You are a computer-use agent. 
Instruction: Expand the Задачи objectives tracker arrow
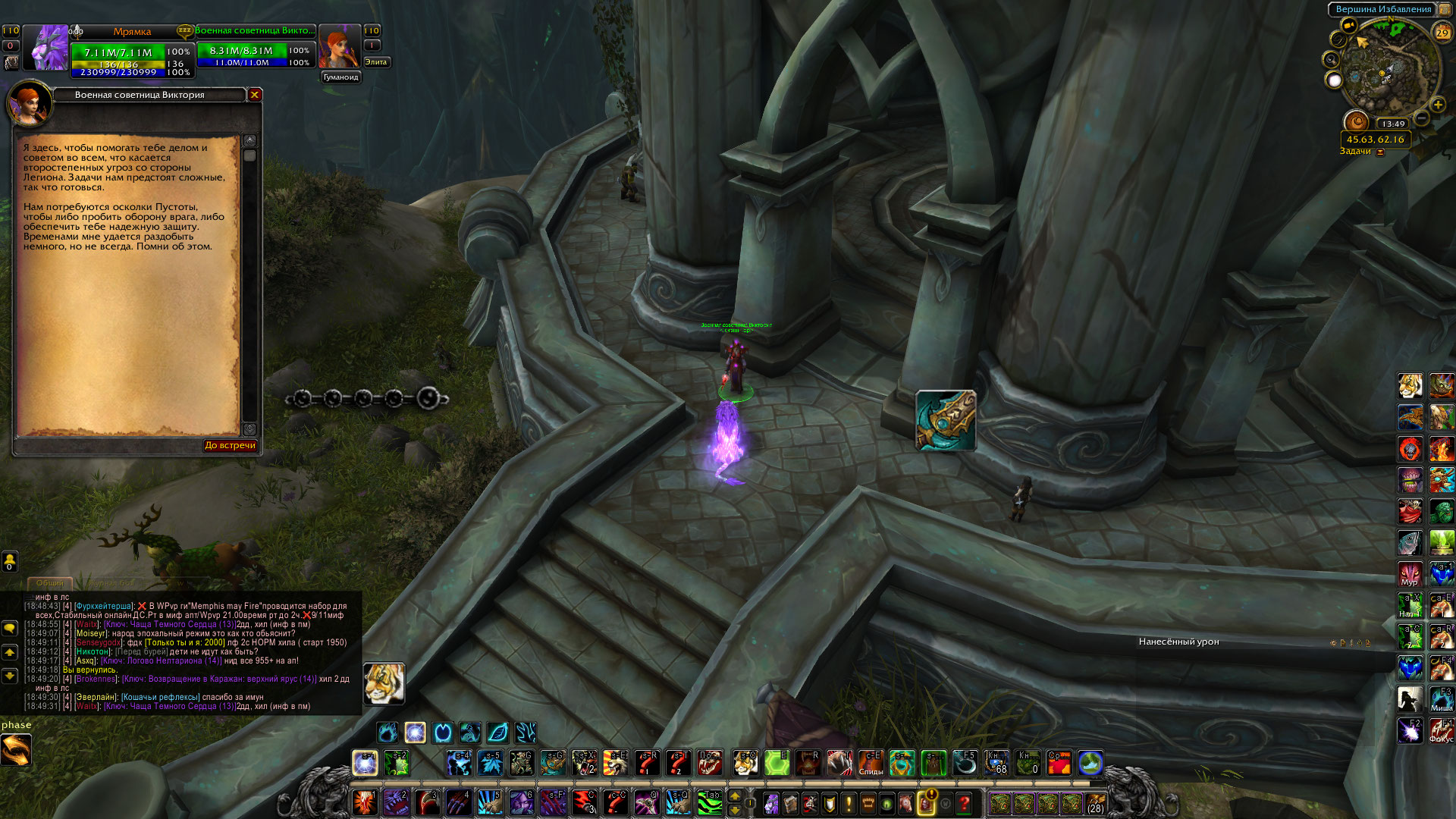coord(1380,152)
